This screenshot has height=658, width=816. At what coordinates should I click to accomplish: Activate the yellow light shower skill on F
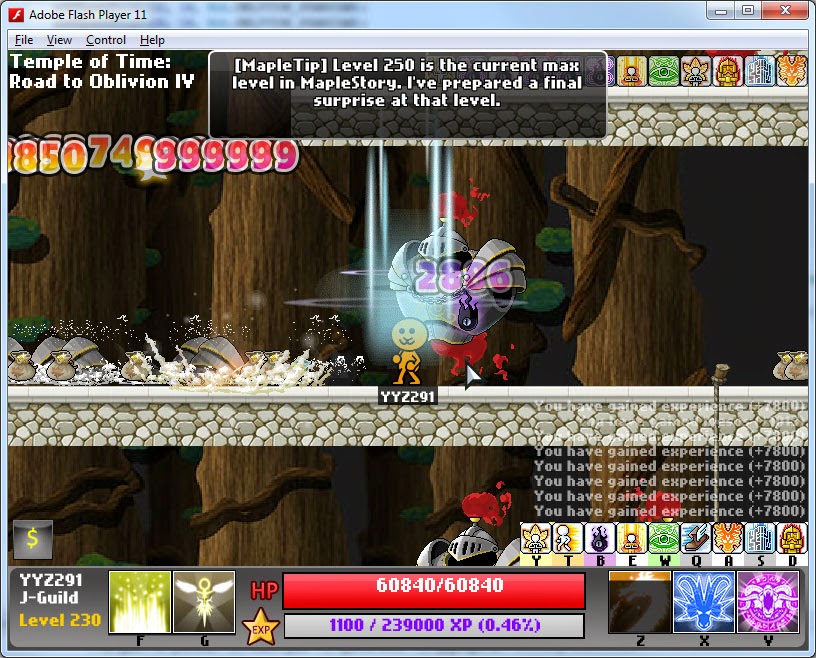[140, 602]
